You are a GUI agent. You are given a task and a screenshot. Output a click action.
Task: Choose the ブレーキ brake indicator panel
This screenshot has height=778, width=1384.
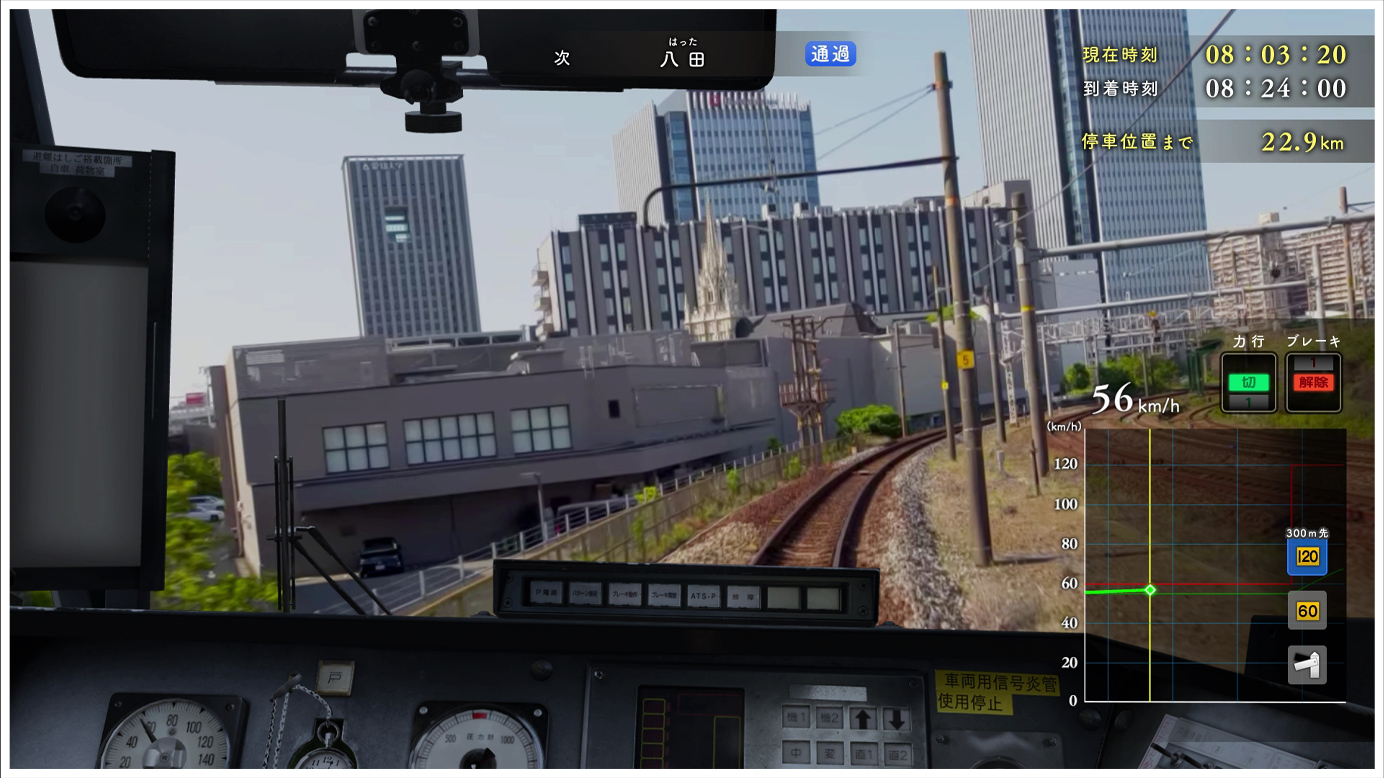coord(1313,383)
